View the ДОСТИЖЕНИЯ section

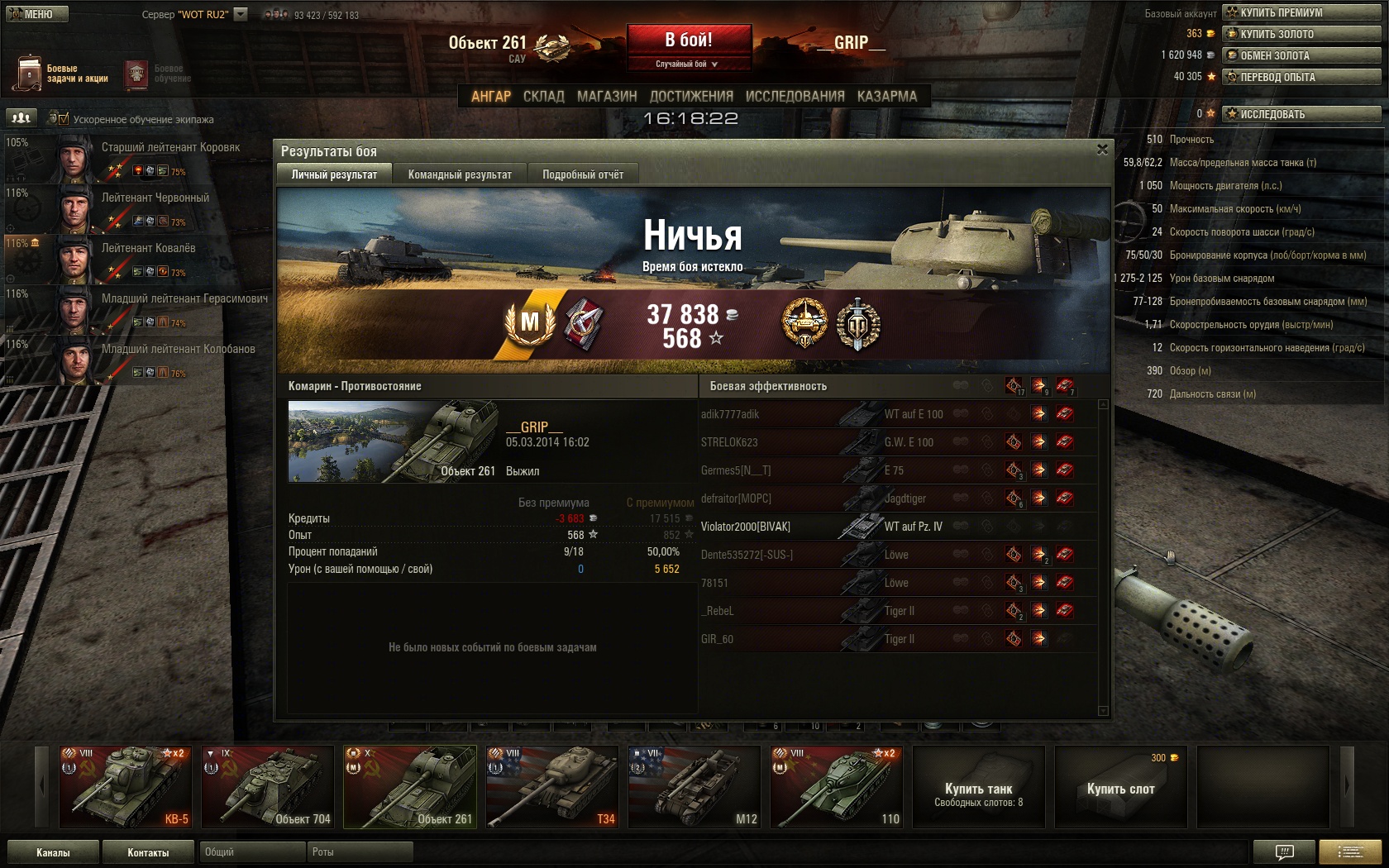pos(691,96)
